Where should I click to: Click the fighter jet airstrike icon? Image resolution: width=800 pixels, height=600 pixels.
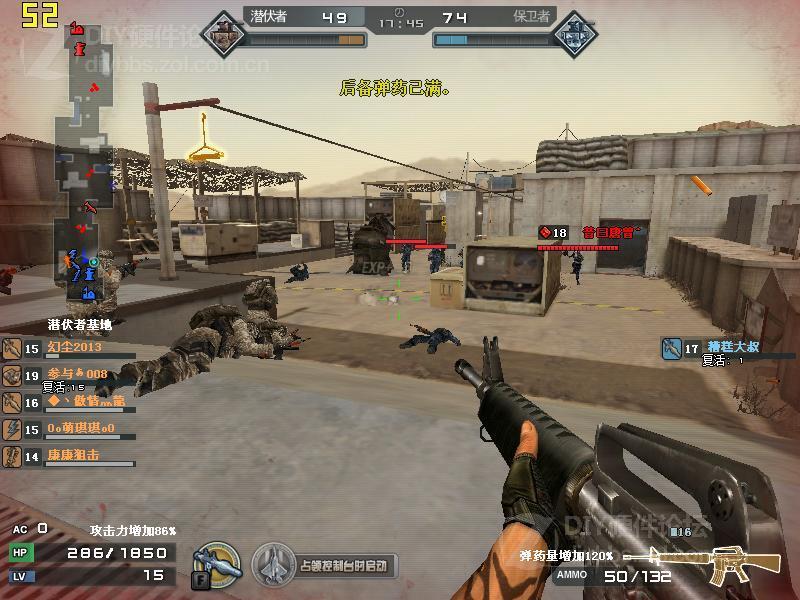(273, 565)
